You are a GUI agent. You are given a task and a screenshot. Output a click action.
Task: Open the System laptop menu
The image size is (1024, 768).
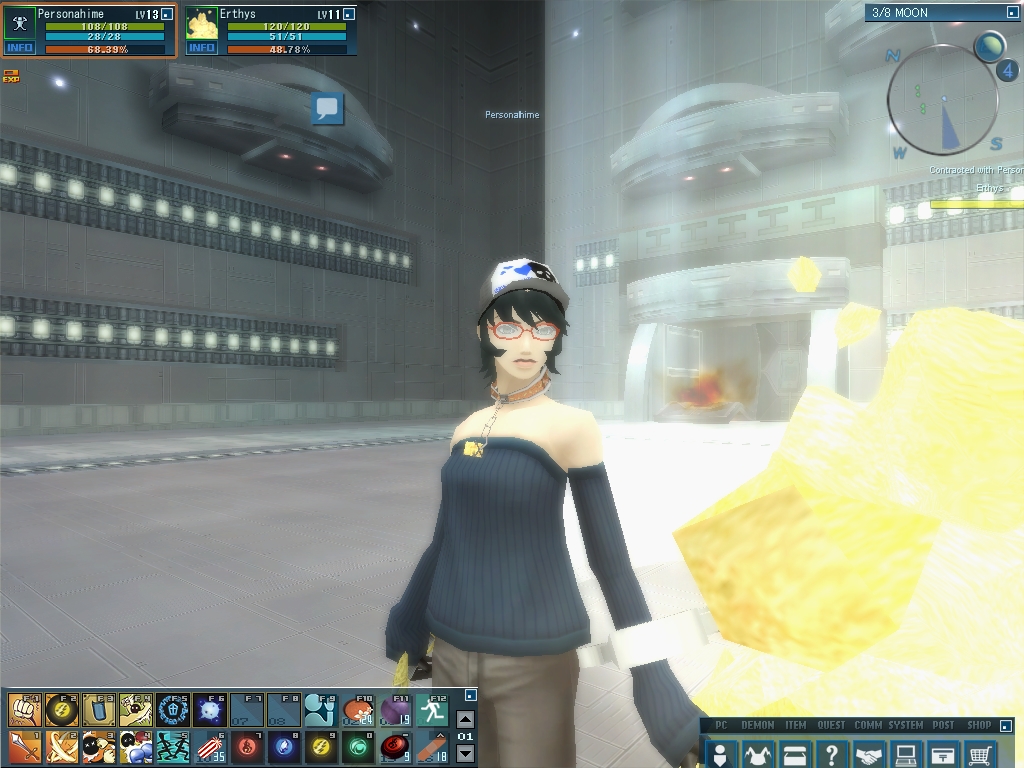click(906, 753)
